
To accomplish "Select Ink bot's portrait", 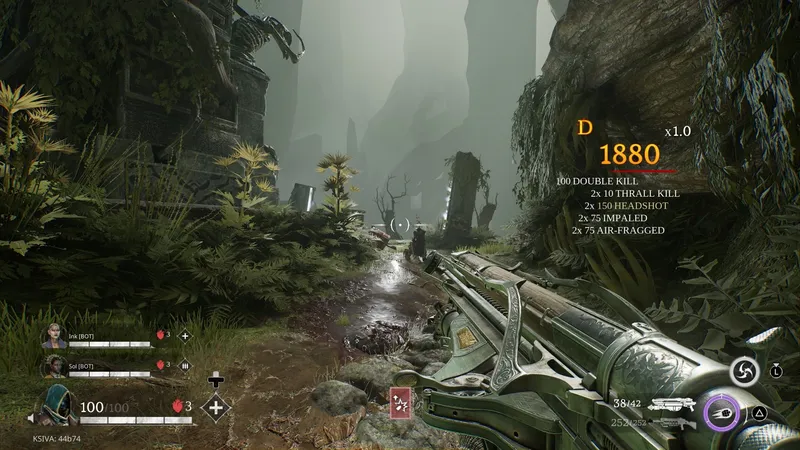I will 53,337.
